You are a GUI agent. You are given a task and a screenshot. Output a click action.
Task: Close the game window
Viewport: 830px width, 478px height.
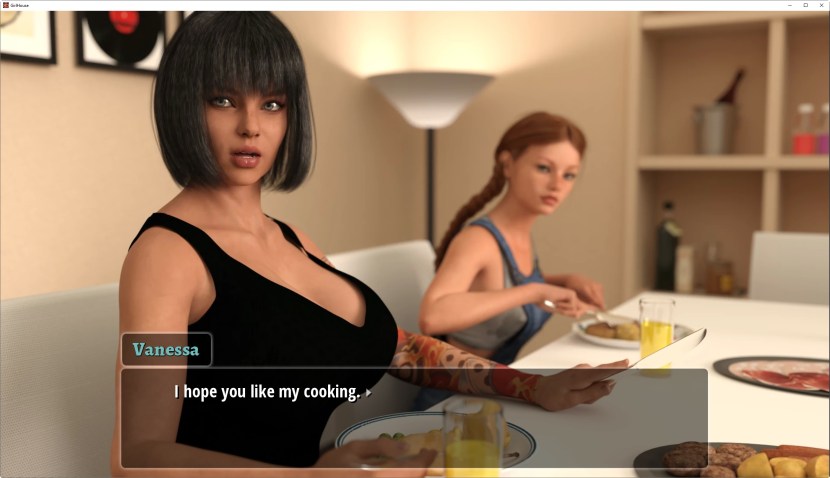tap(821, 5)
